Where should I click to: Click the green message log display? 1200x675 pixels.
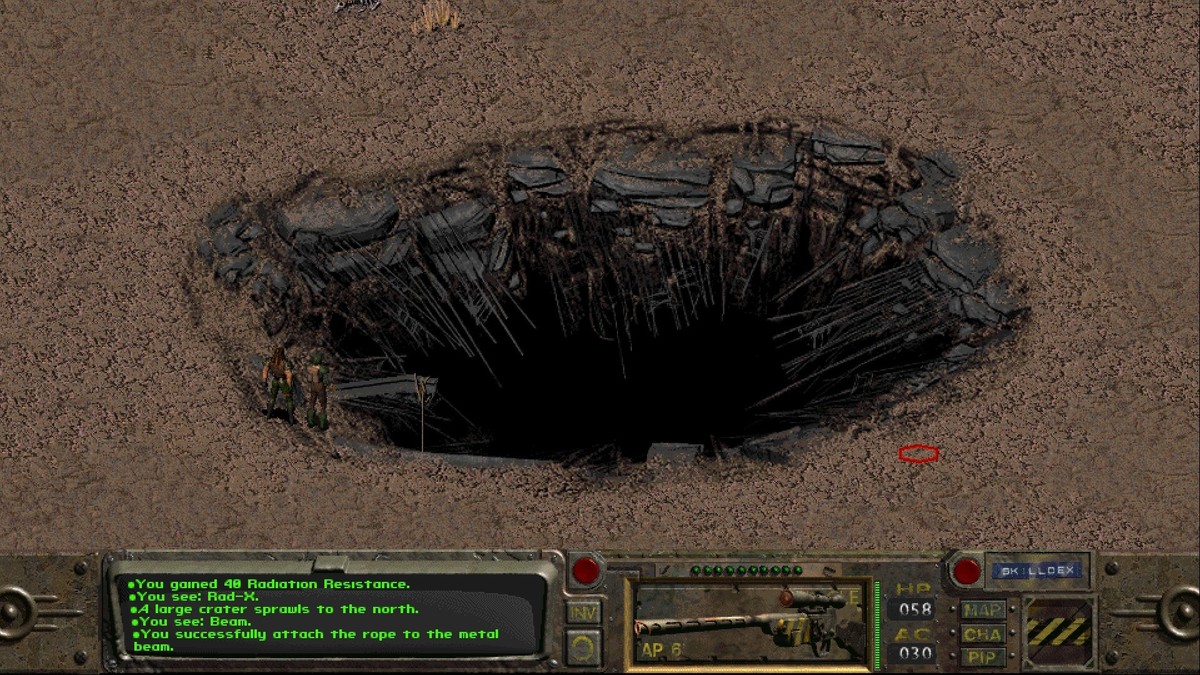pyautogui.click(x=330, y=614)
